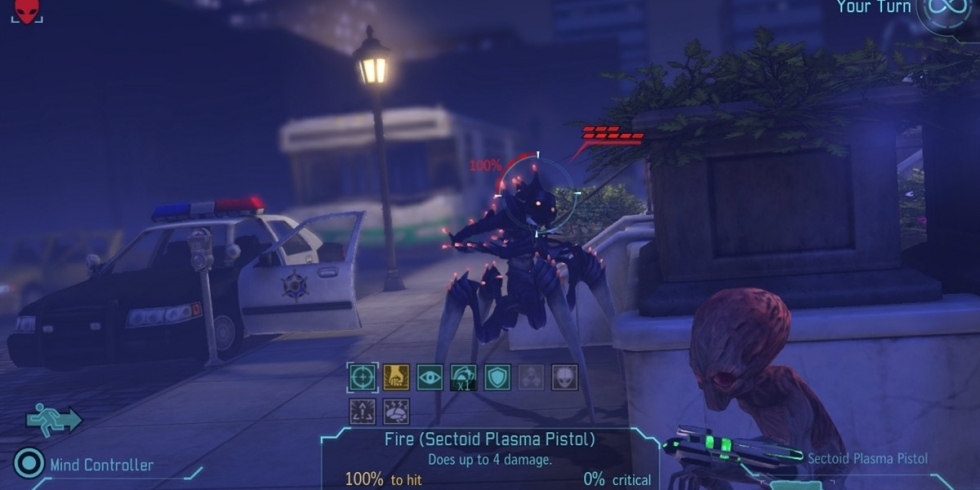Activate the Hunker Down shield ability
Image resolution: width=980 pixels, height=490 pixels.
(497, 377)
